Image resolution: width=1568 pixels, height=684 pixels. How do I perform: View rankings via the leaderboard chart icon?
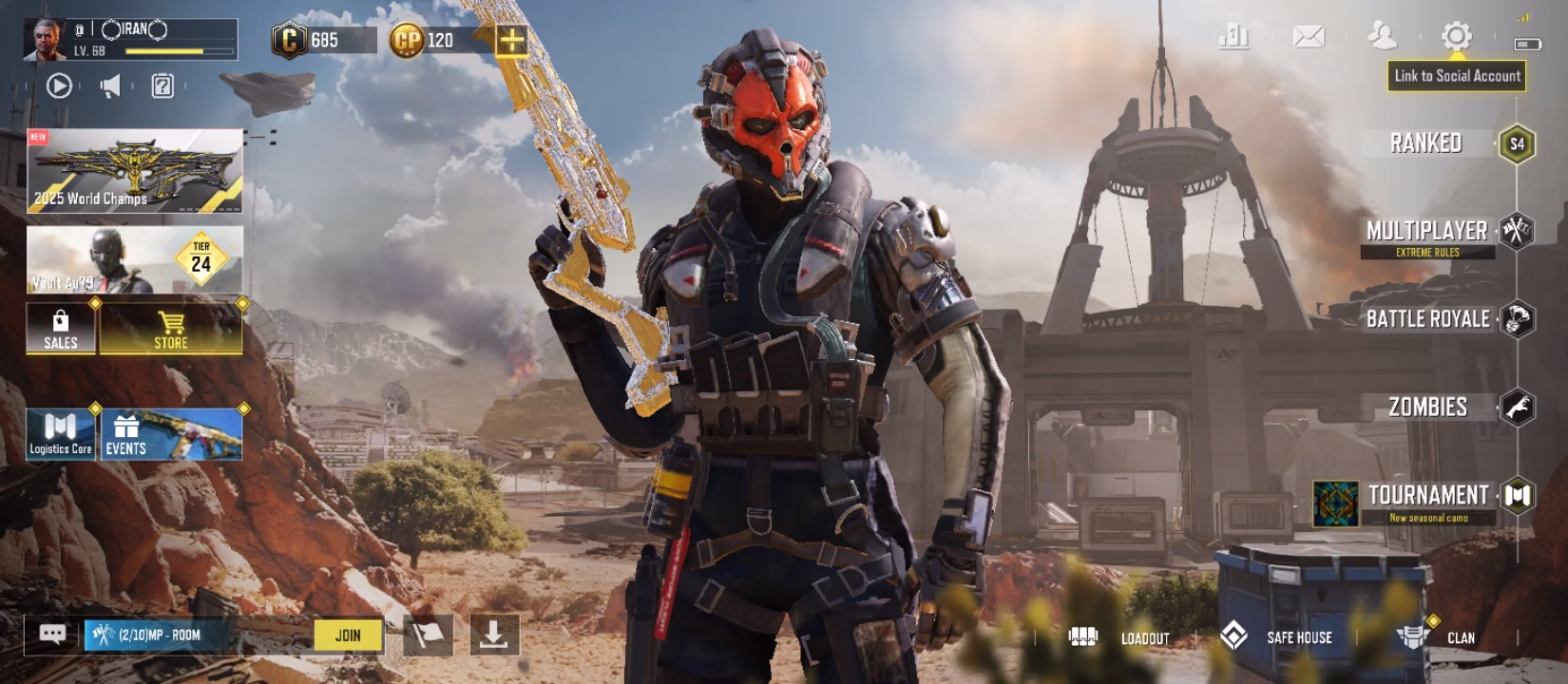pyautogui.click(x=1233, y=38)
